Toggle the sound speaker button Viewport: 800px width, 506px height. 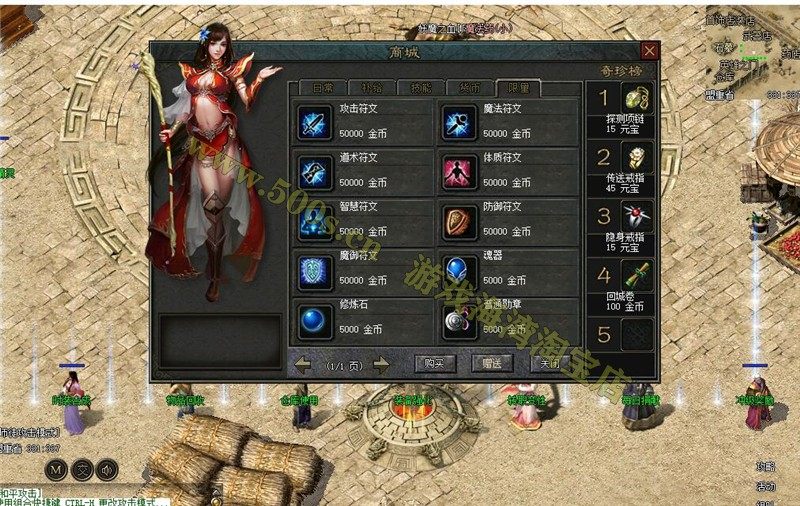(107, 469)
